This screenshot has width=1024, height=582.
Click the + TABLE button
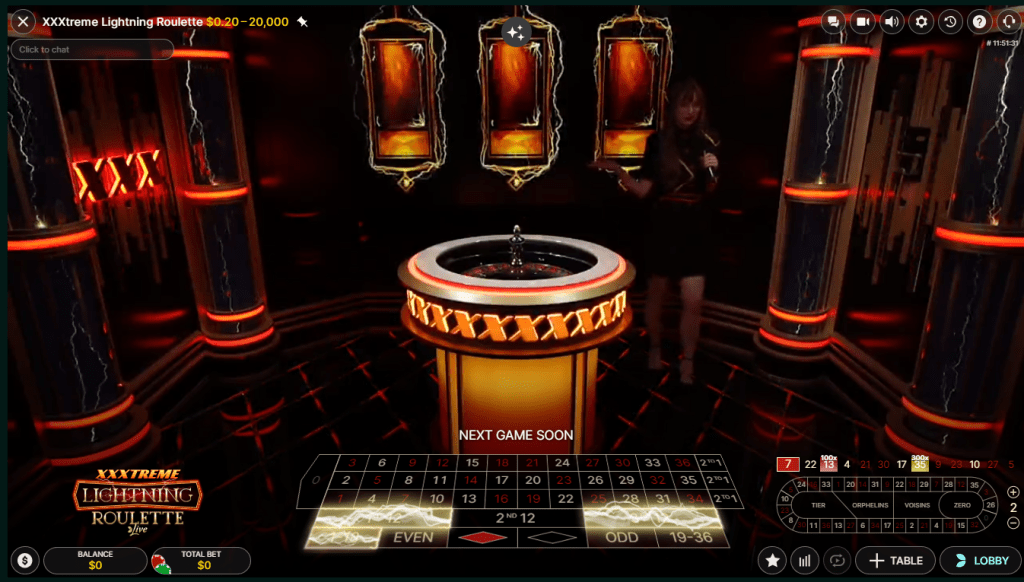click(x=895, y=561)
